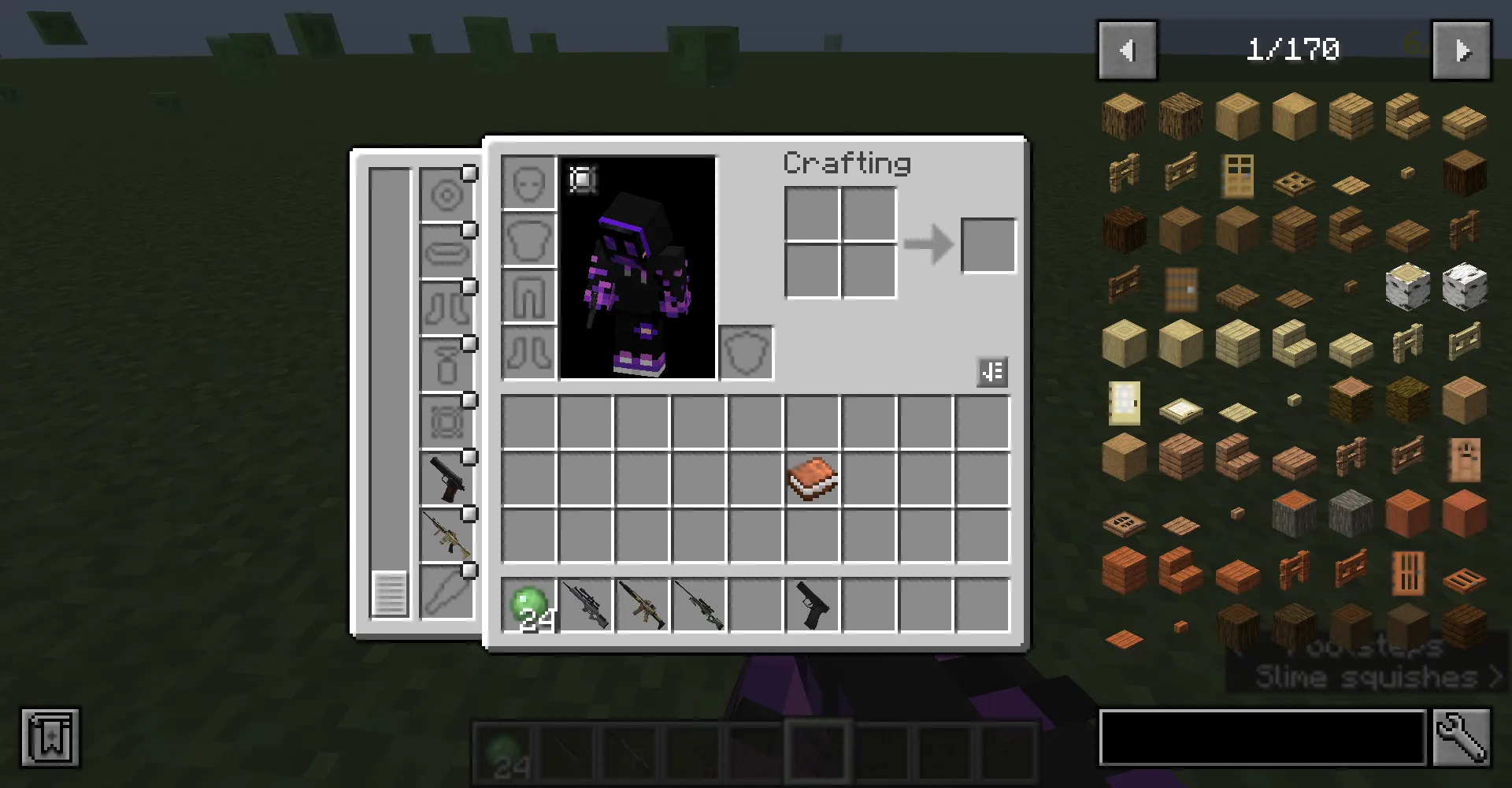Select the pistol in the side equipment slot
The image size is (1512, 788).
pyautogui.click(x=447, y=478)
